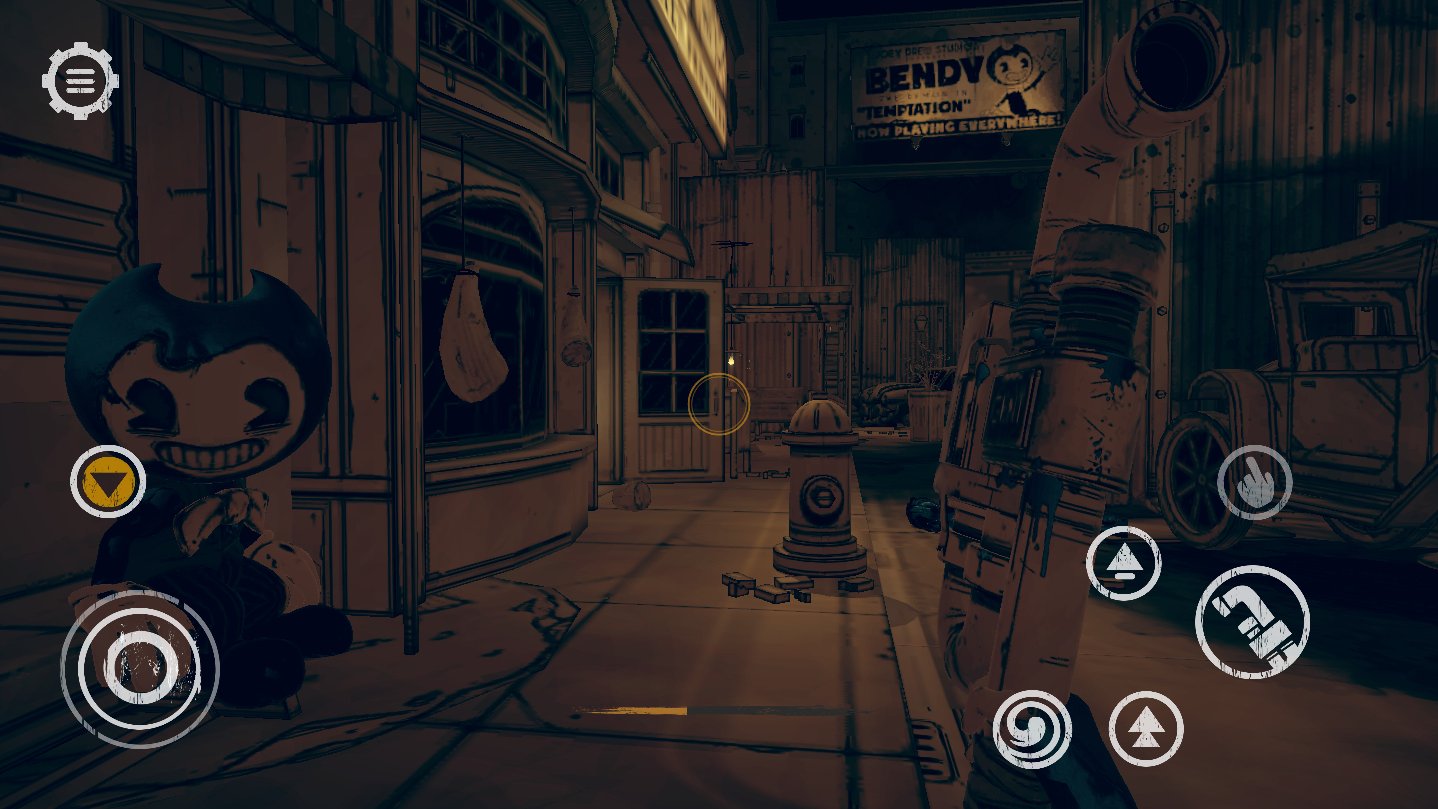Tap the up-arrow over bar jump button
This screenshot has height=809, width=1438.
pyautogui.click(x=1123, y=563)
